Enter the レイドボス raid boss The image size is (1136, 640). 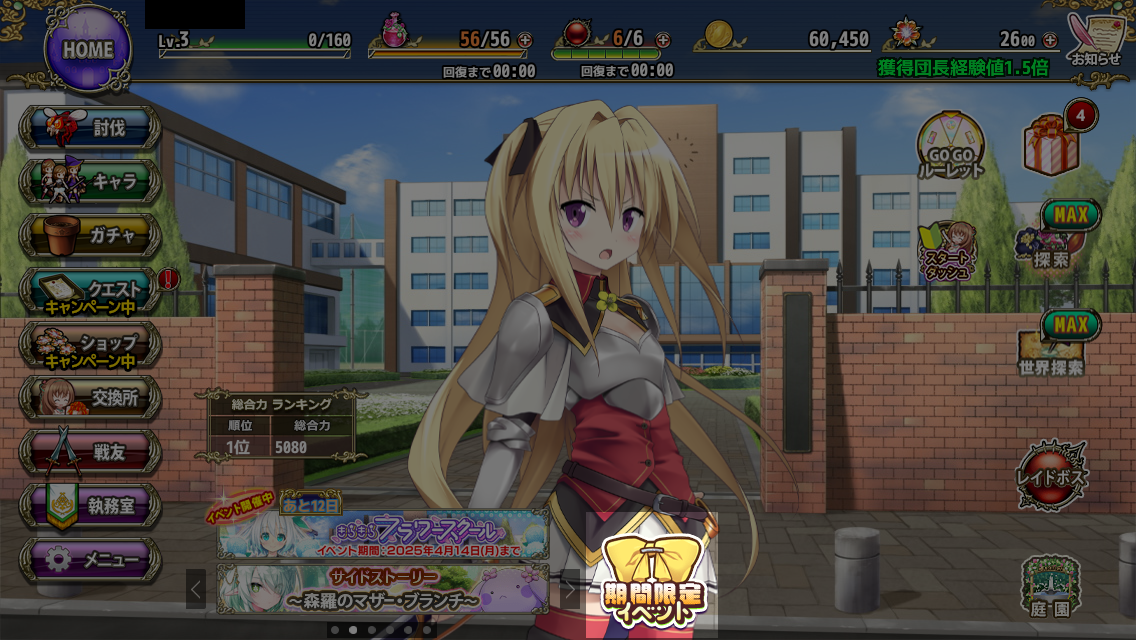[x=1052, y=475]
